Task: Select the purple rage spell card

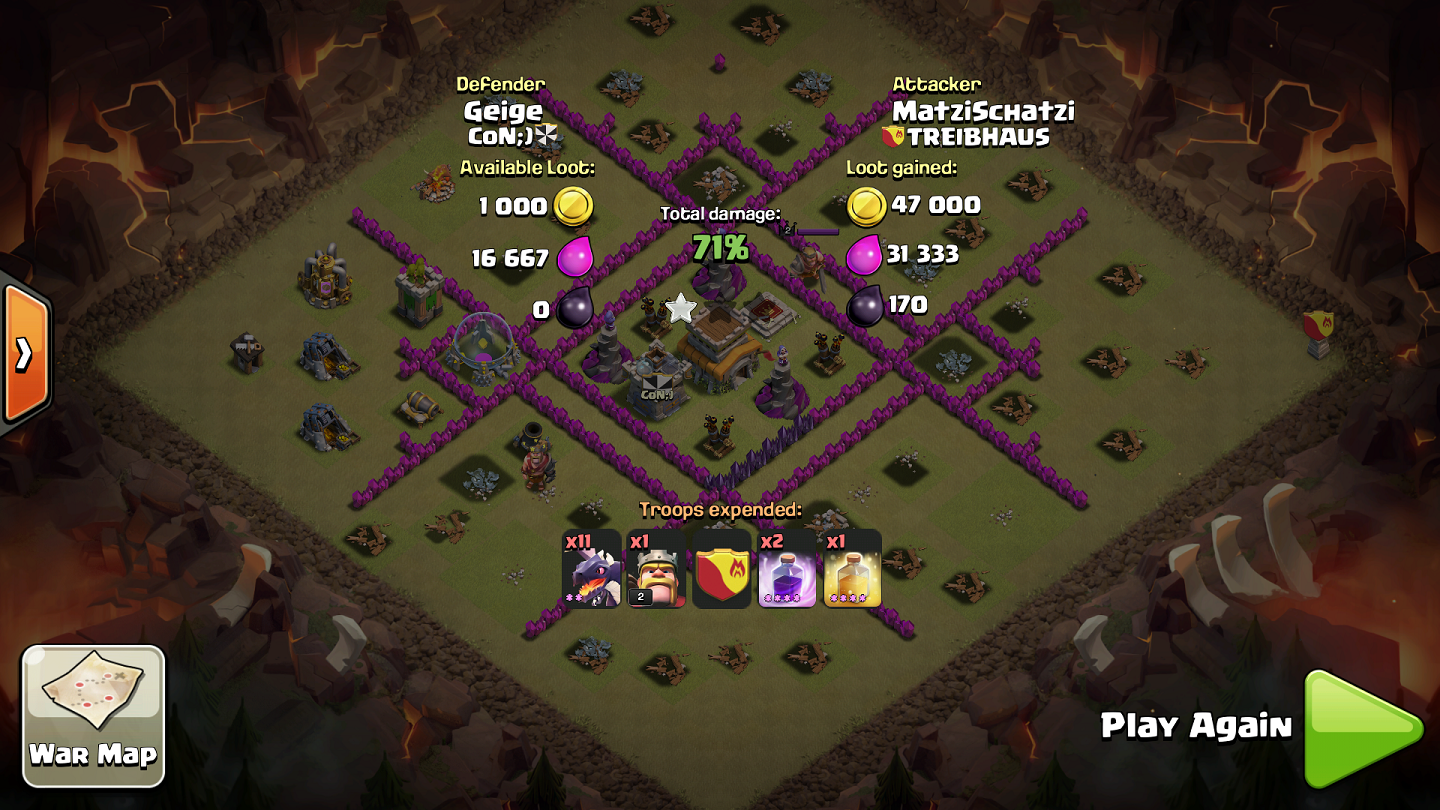Action: click(x=786, y=569)
